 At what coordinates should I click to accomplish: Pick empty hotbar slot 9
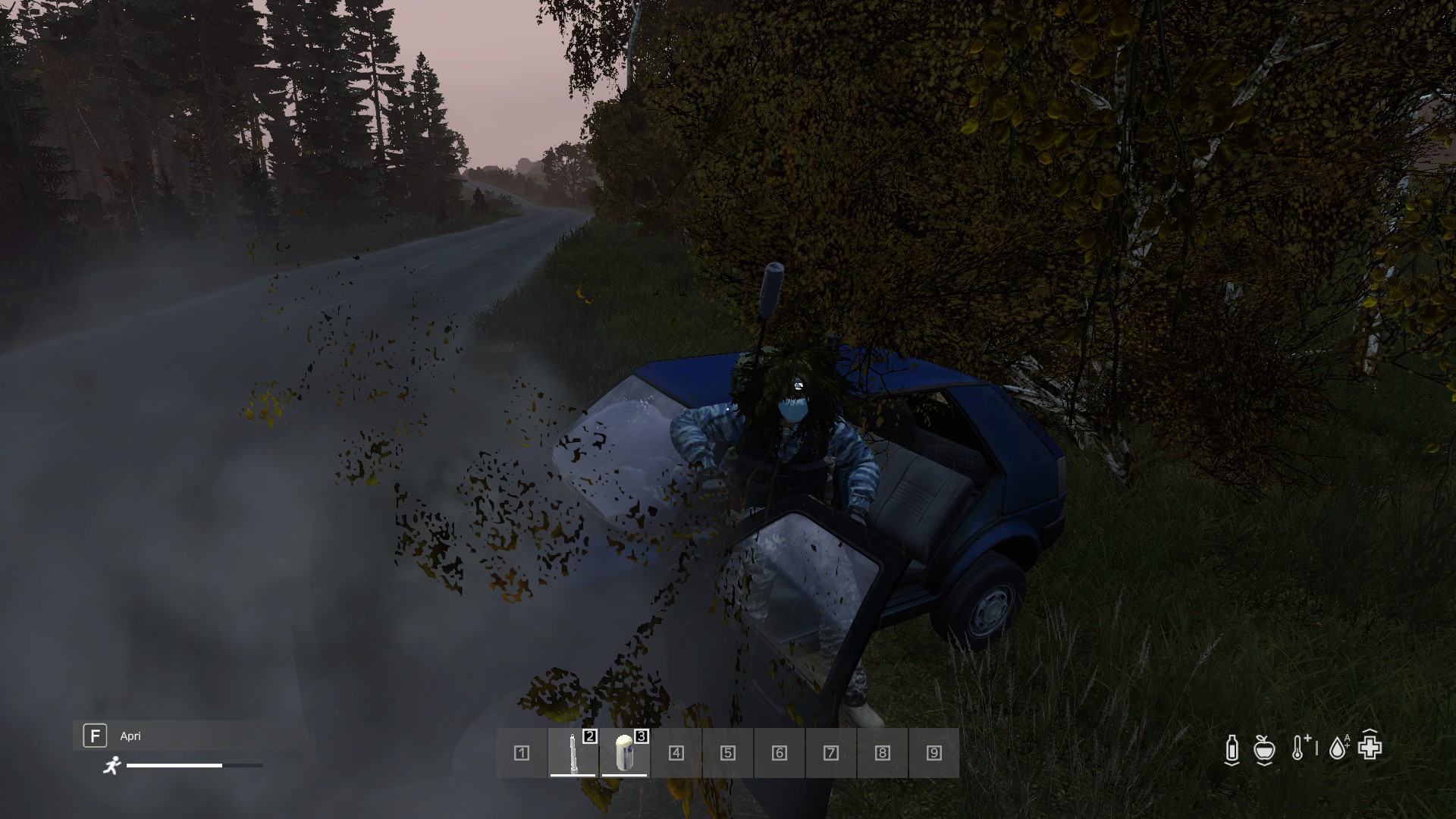pyautogui.click(x=934, y=753)
